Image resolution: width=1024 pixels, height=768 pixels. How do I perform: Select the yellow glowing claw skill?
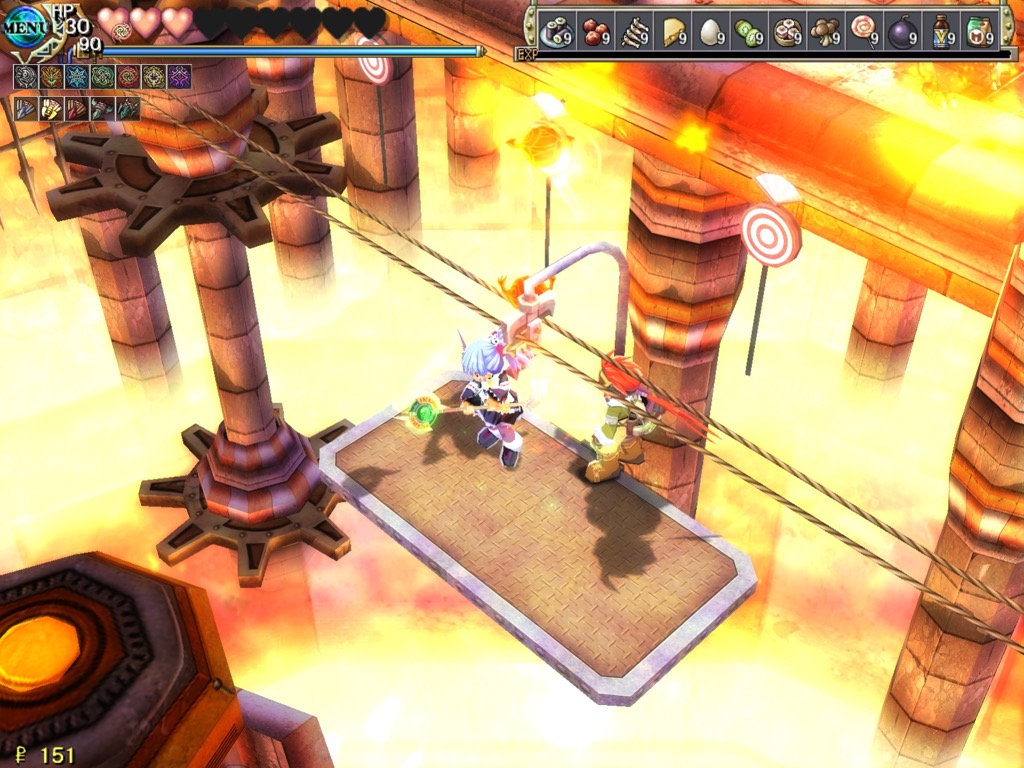51,108
